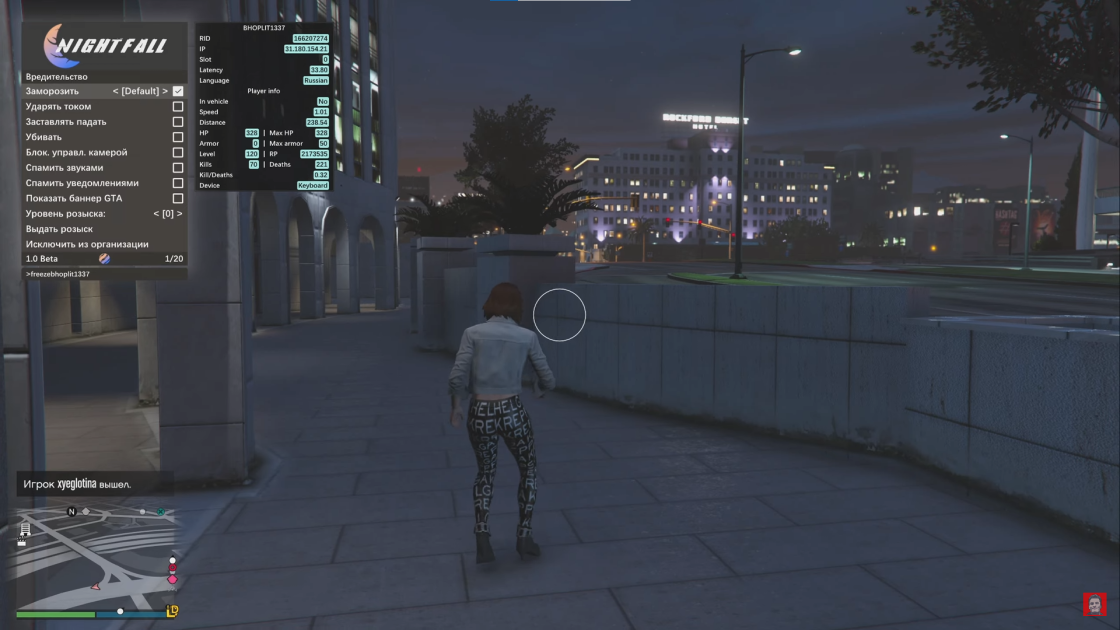Enable the Ударять током option
The width and height of the screenshot is (1120, 630).
click(178, 106)
